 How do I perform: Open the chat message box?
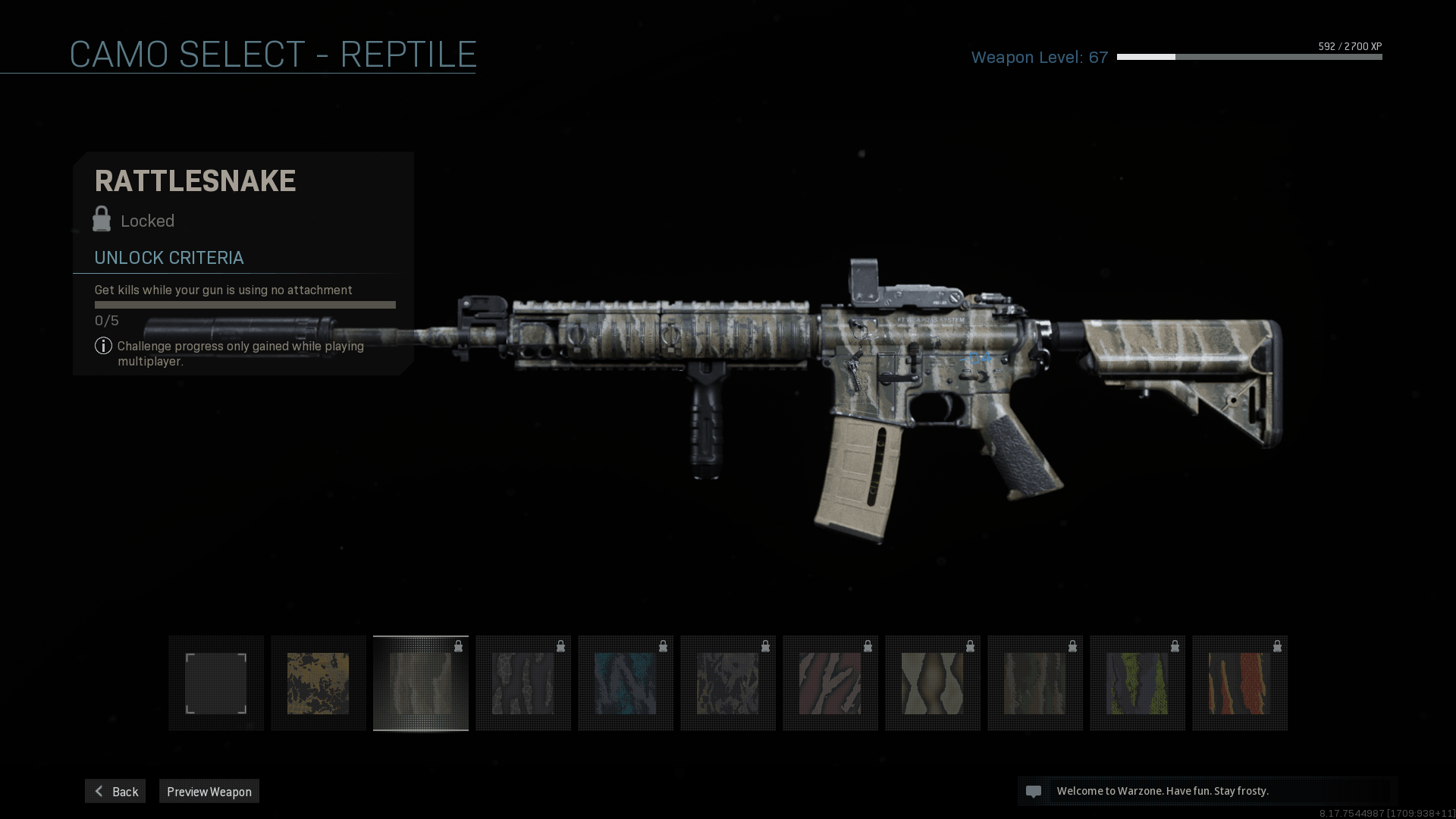click(1207, 791)
